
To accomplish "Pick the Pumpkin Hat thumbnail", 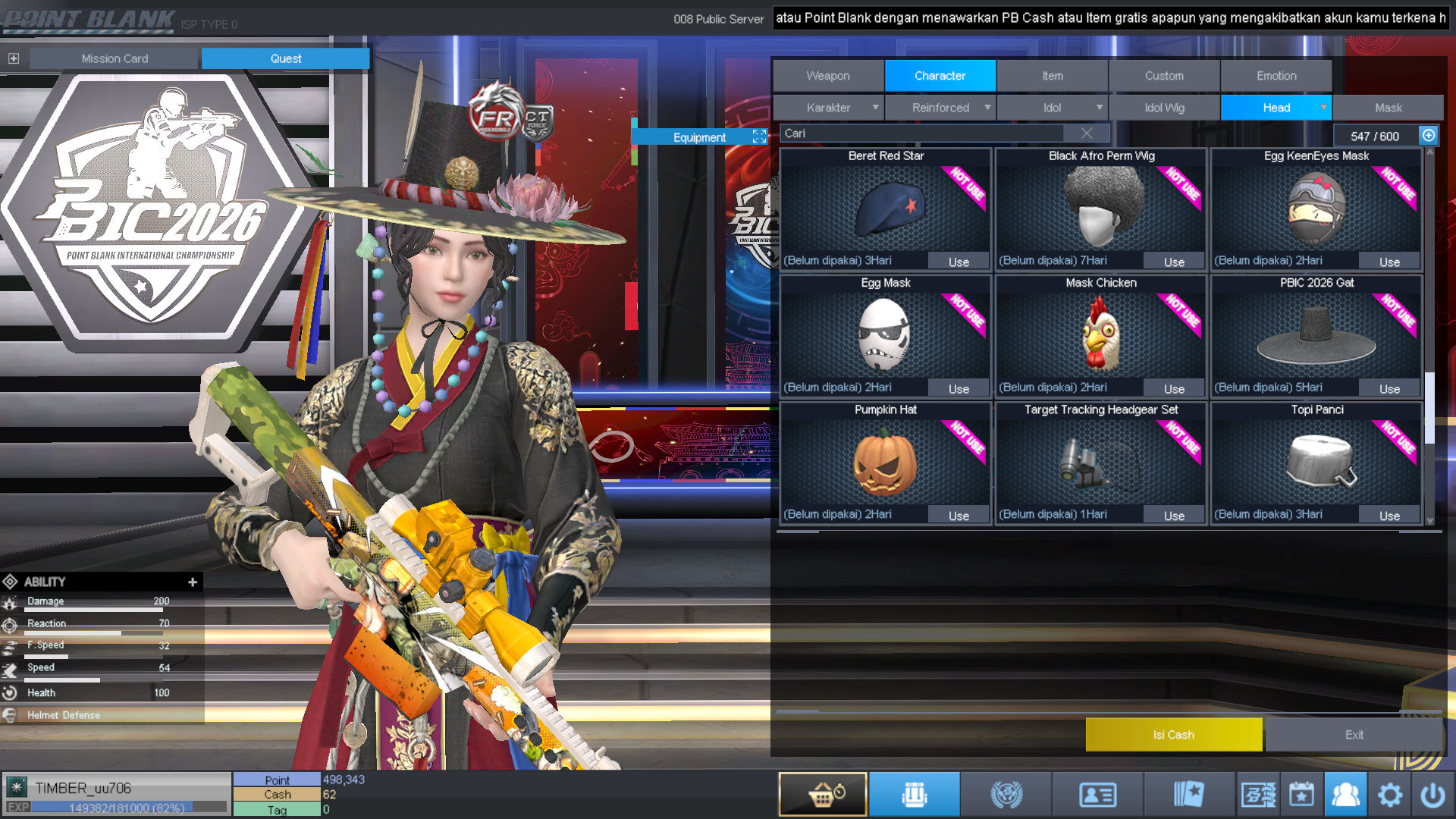I will tap(885, 461).
